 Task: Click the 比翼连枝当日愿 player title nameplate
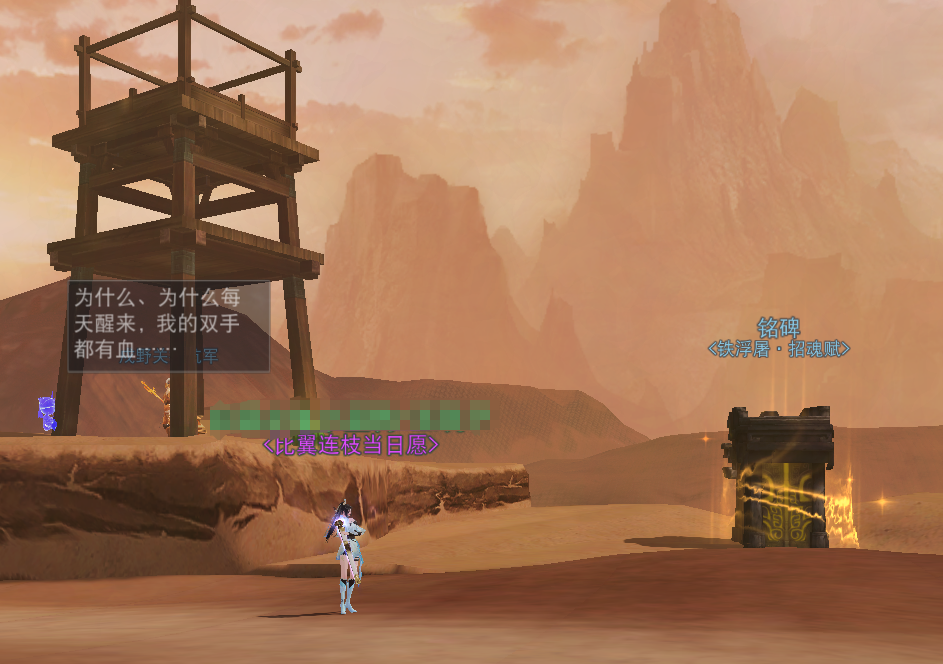pyautogui.click(x=350, y=445)
